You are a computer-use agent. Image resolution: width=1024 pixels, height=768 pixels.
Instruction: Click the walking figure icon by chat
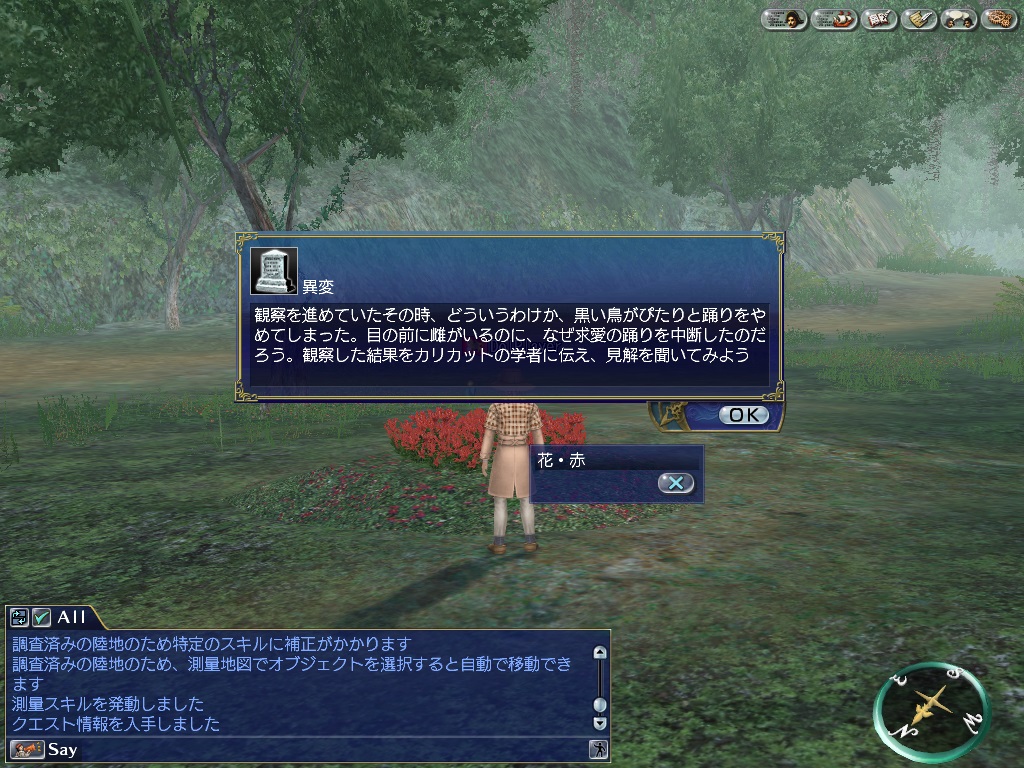coord(599,749)
